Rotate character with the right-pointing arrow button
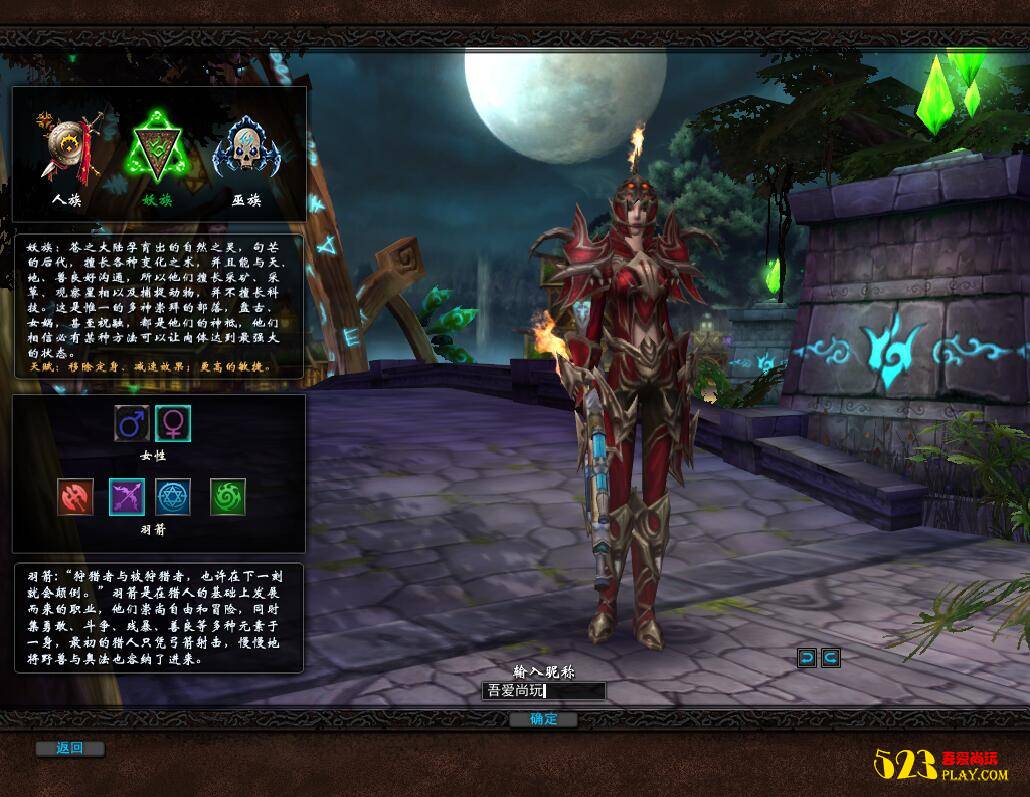Viewport: 1030px width, 797px height. point(830,657)
